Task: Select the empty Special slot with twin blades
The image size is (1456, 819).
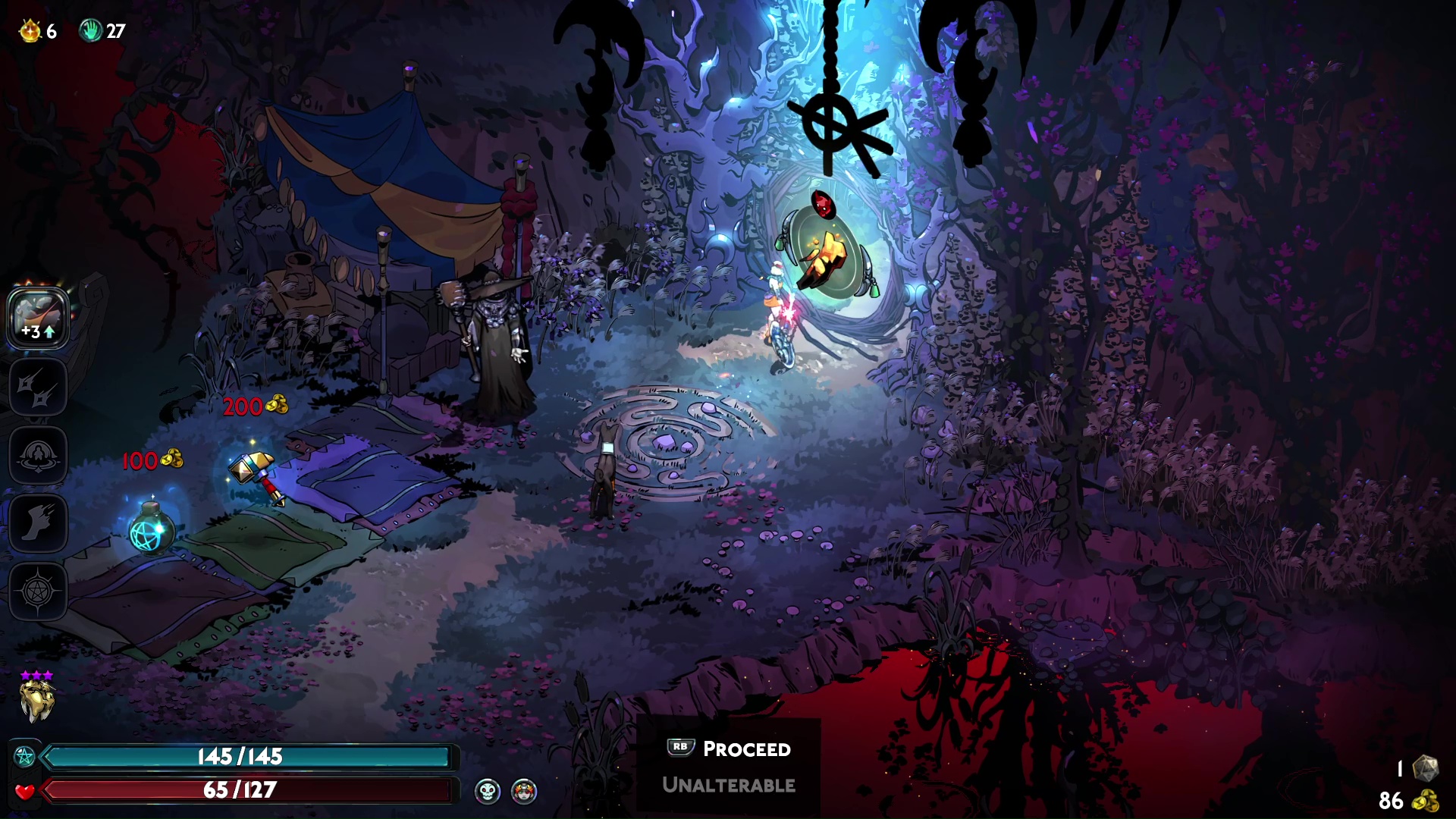Action: (38, 387)
